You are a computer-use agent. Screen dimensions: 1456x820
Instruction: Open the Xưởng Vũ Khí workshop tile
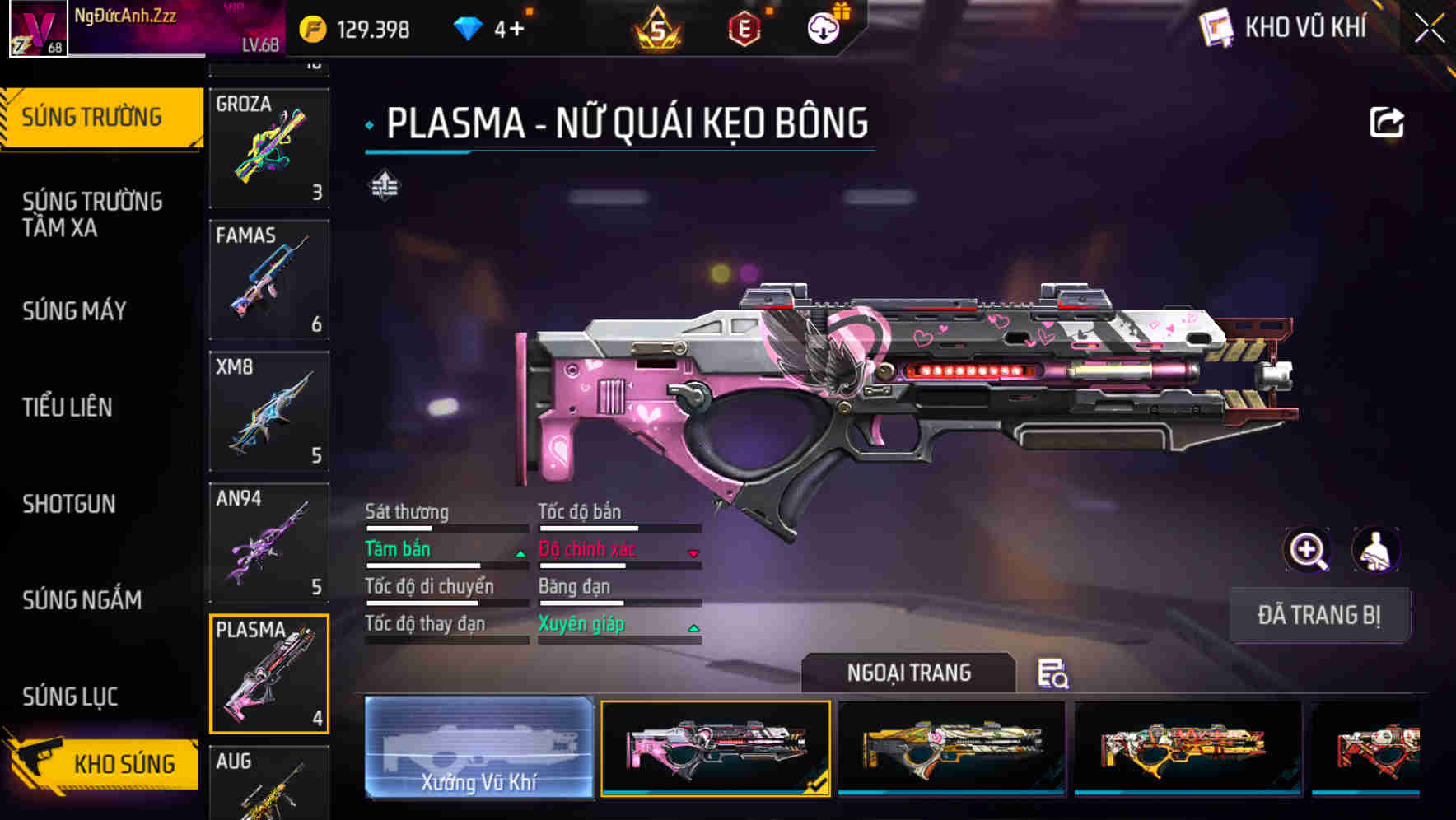(478, 748)
